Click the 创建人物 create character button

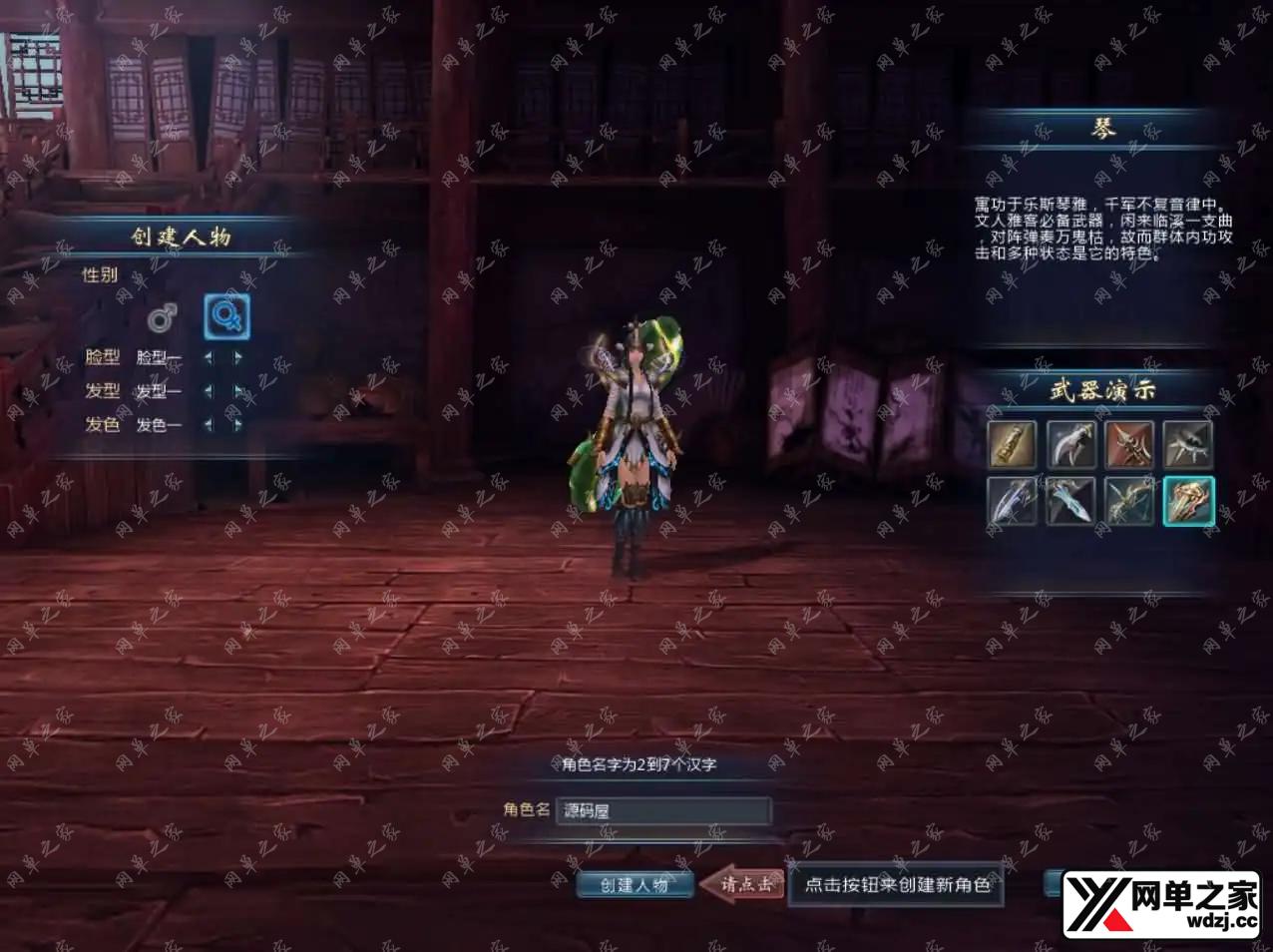(x=635, y=885)
